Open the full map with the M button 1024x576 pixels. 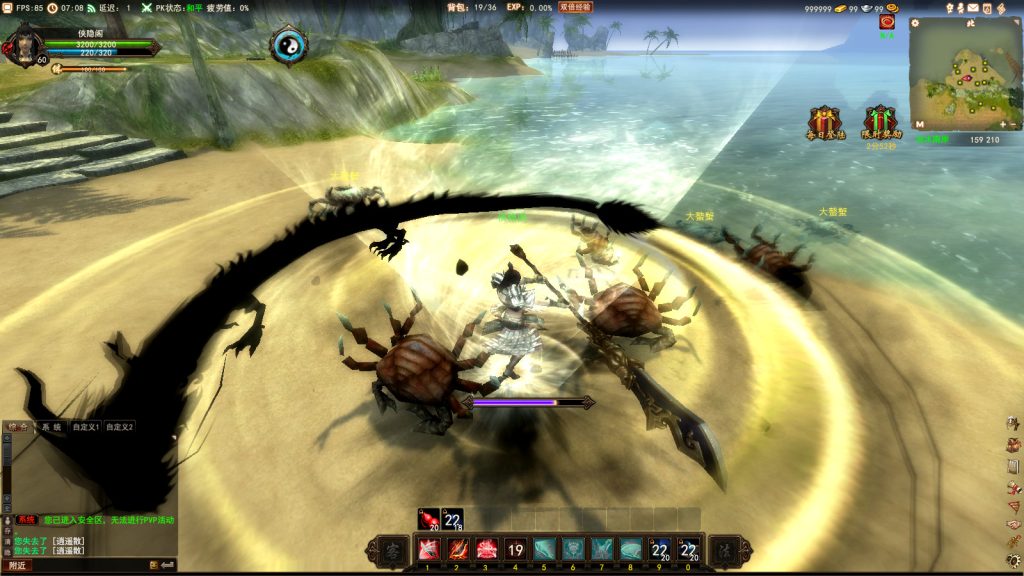[918, 125]
